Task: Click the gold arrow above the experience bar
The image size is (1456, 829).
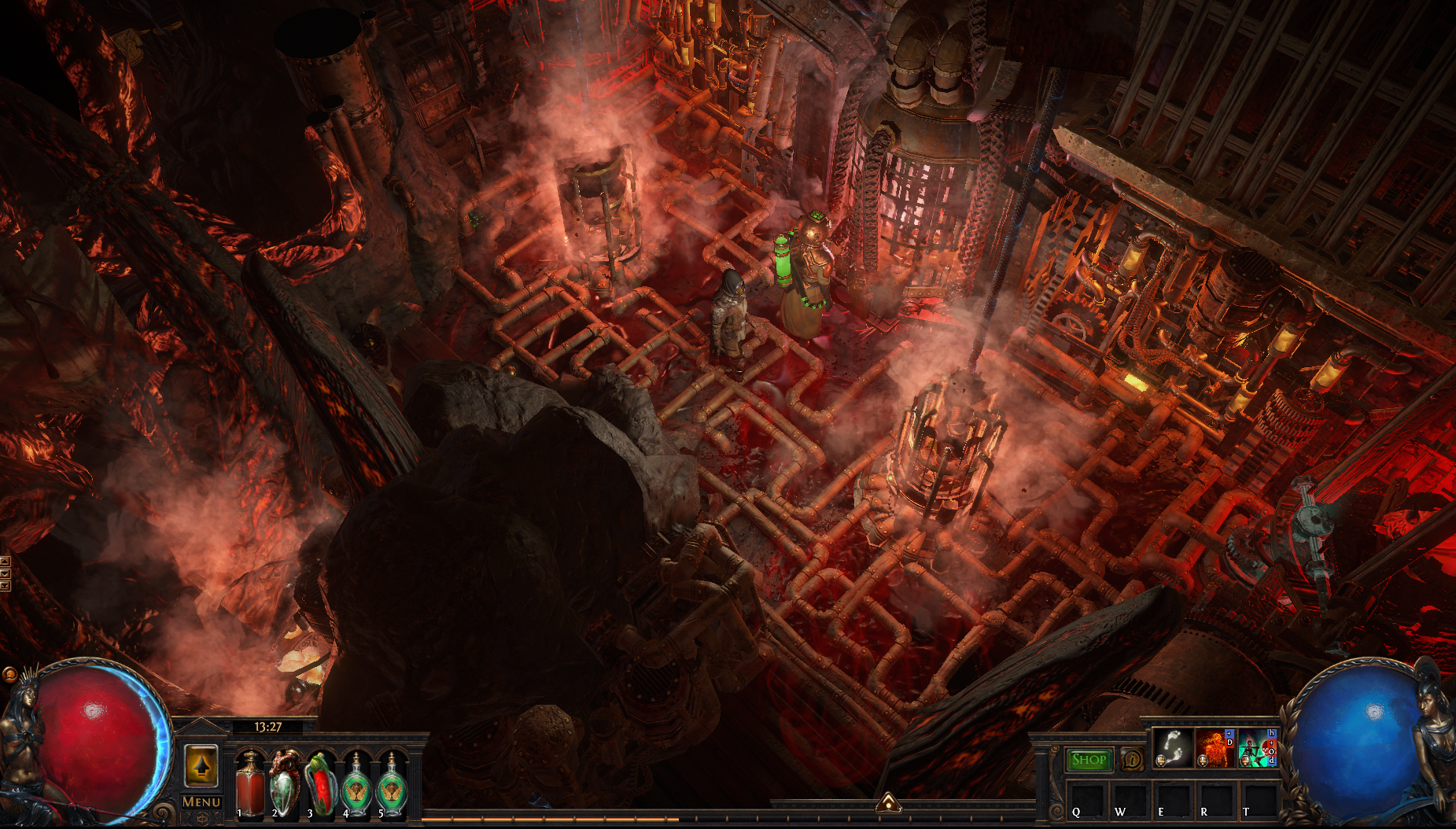Action: (x=888, y=802)
